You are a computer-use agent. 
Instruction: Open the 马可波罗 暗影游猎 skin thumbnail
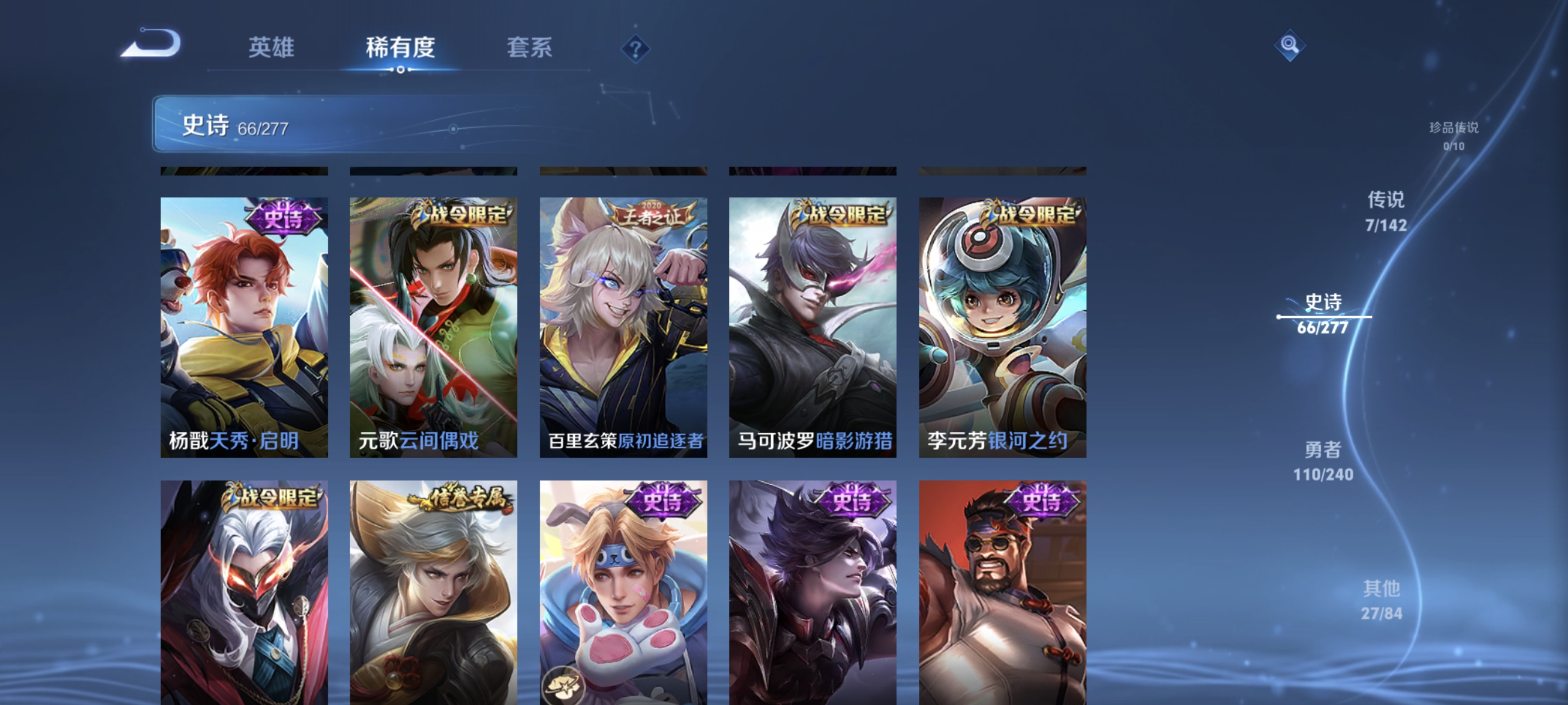(x=814, y=329)
